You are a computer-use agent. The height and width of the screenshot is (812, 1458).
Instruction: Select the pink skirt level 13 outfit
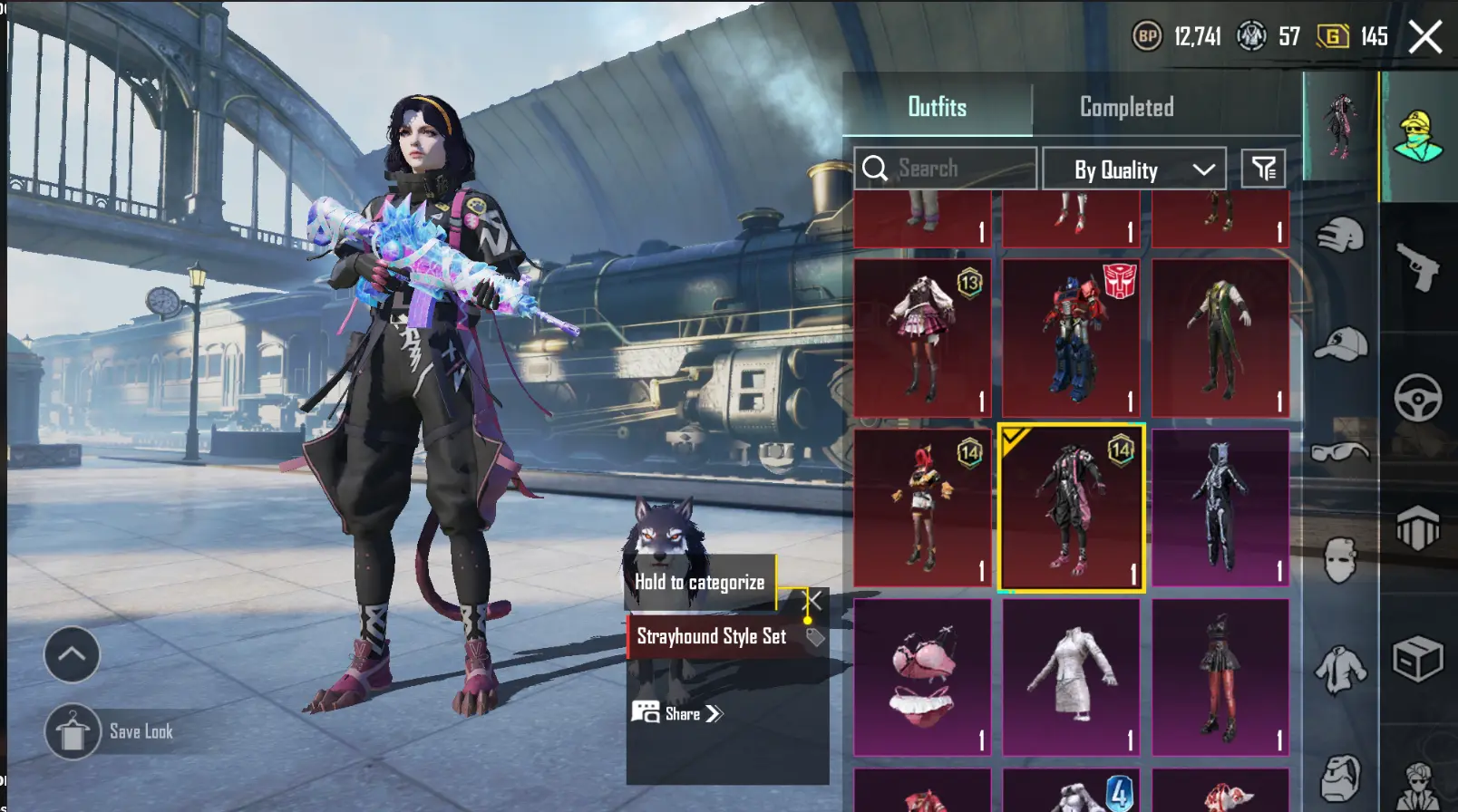(922, 338)
